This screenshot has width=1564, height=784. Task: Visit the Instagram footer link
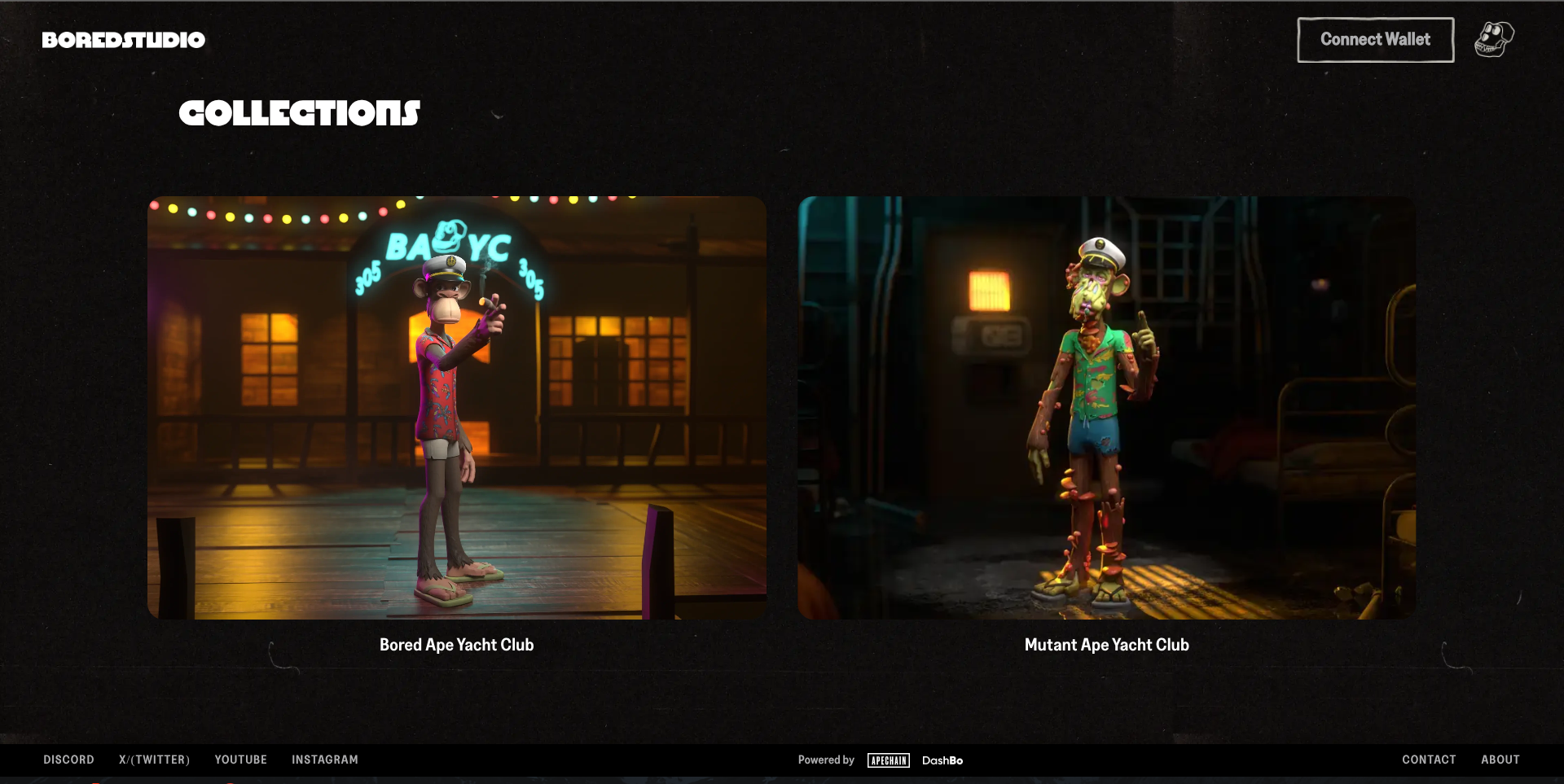pyautogui.click(x=324, y=760)
